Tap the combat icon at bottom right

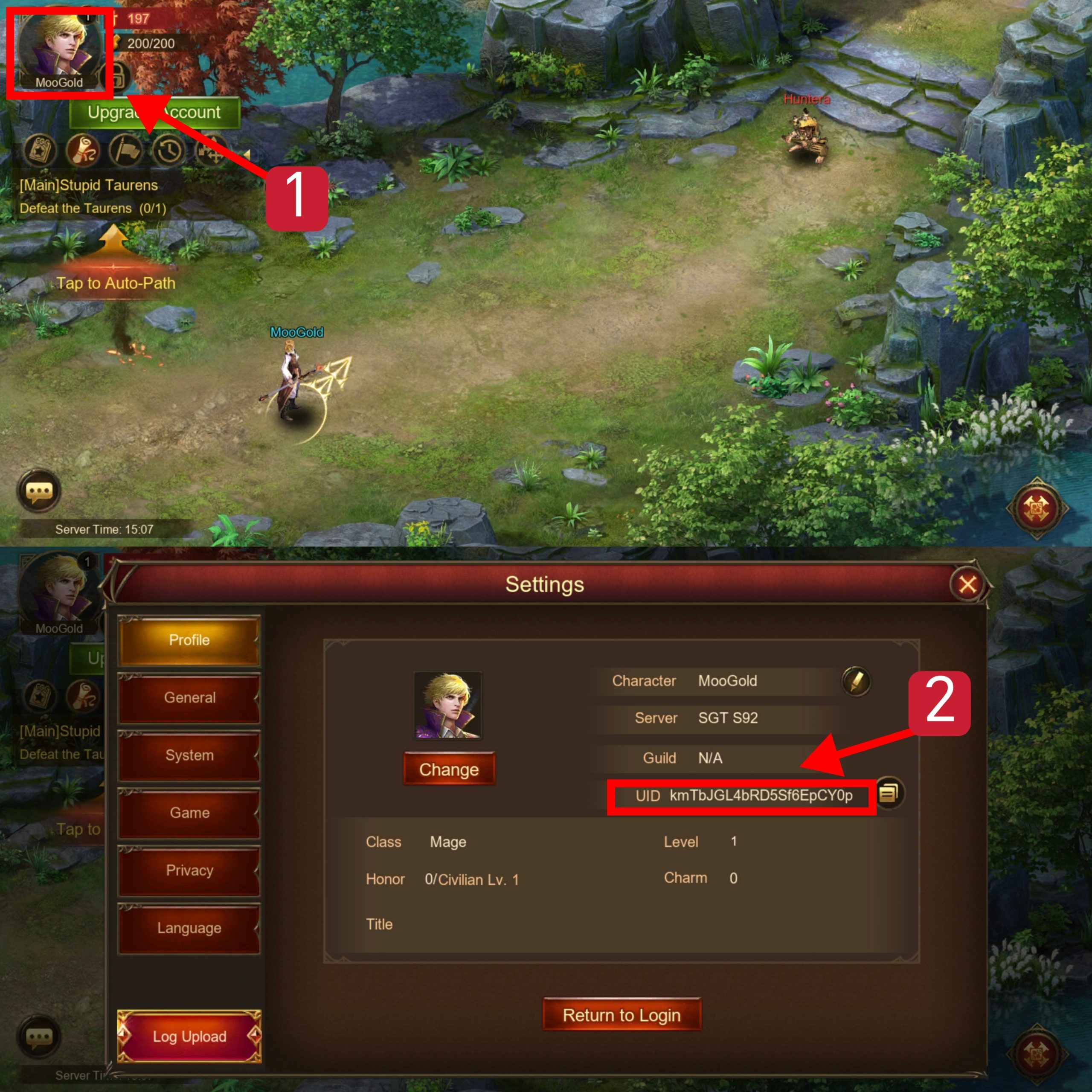(1037, 508)
